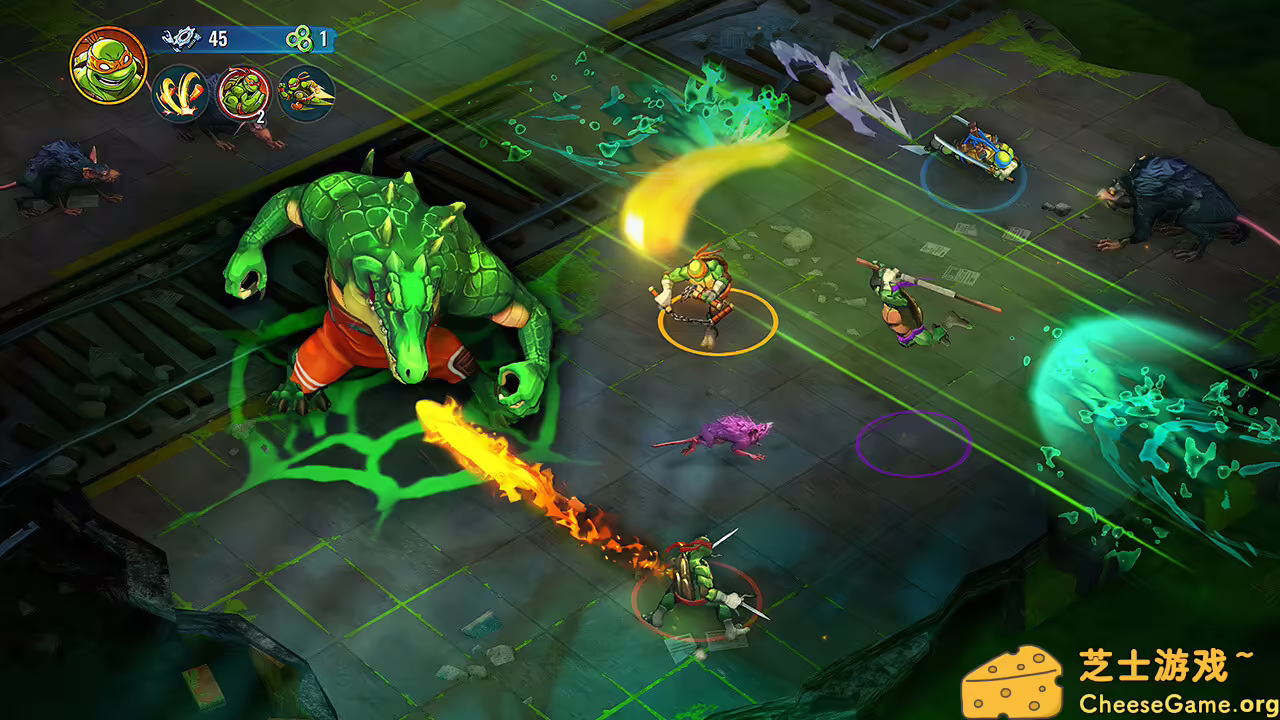Activate the whirlwind slash ability icon
Screen dimensions: 1280x720
(178, 92)
